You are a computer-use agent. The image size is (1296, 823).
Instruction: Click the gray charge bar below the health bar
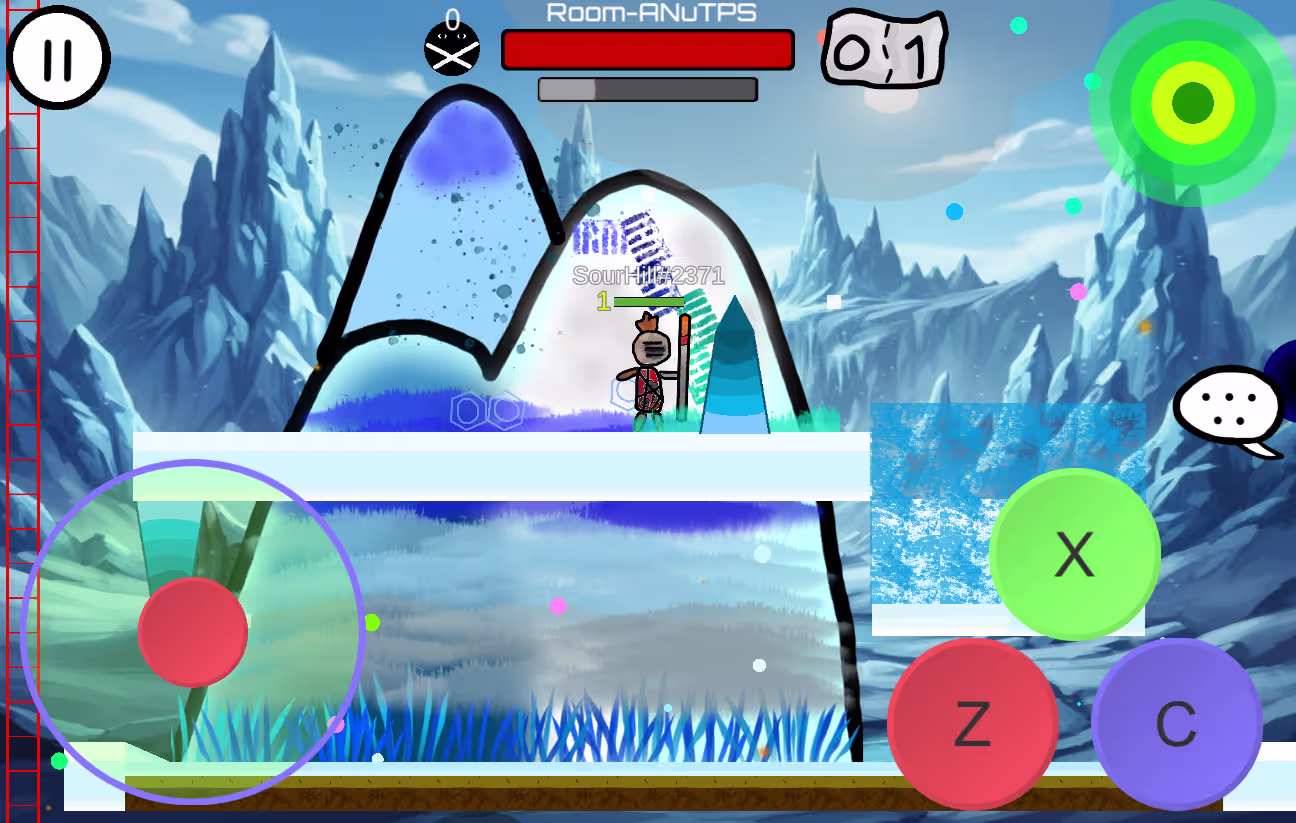(x=647, y=88)
